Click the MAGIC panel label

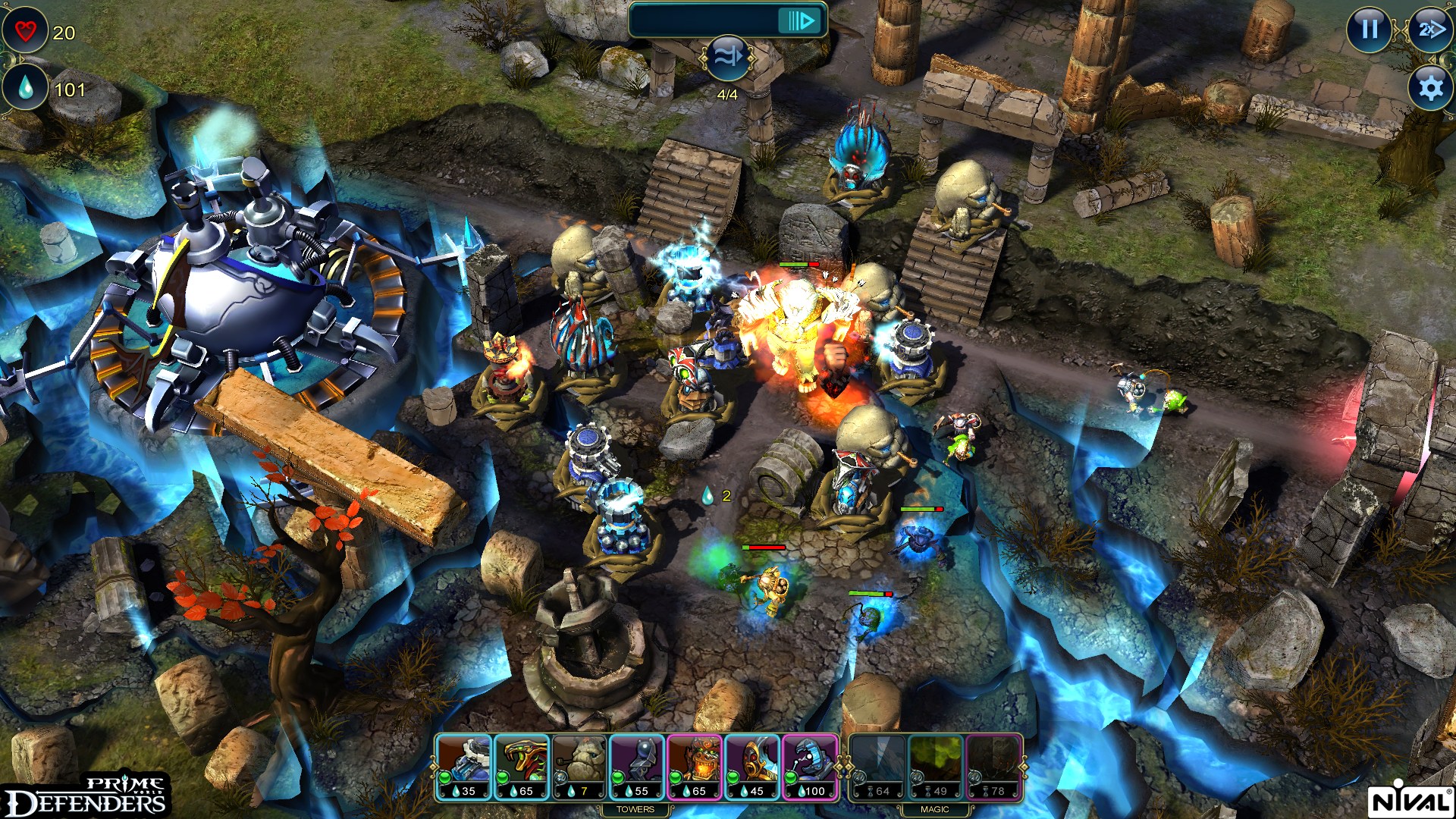tap(937, 809)
